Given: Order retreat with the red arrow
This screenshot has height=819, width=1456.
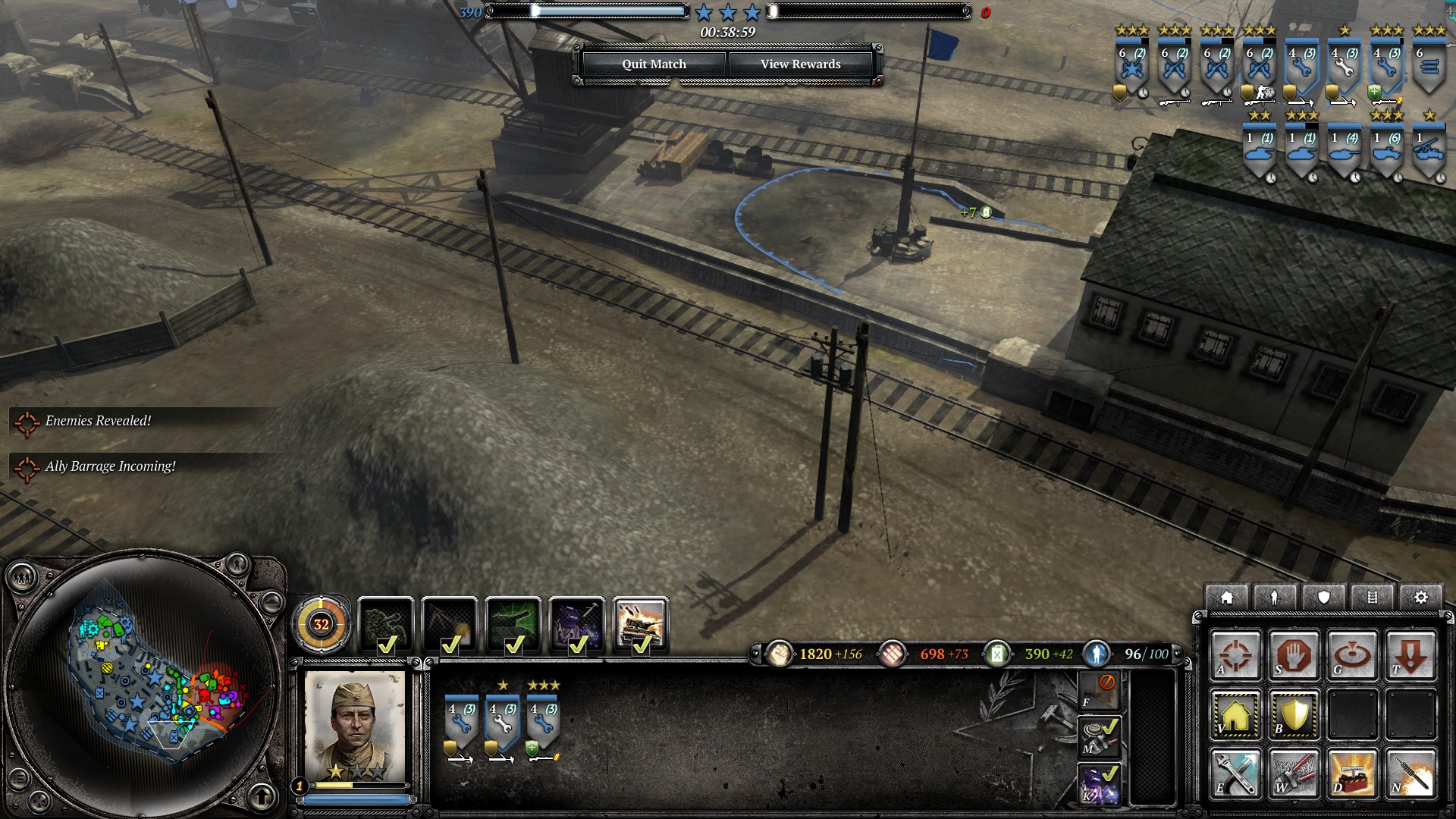Looking at the screenshot, I should click(x=1410, y=655).
